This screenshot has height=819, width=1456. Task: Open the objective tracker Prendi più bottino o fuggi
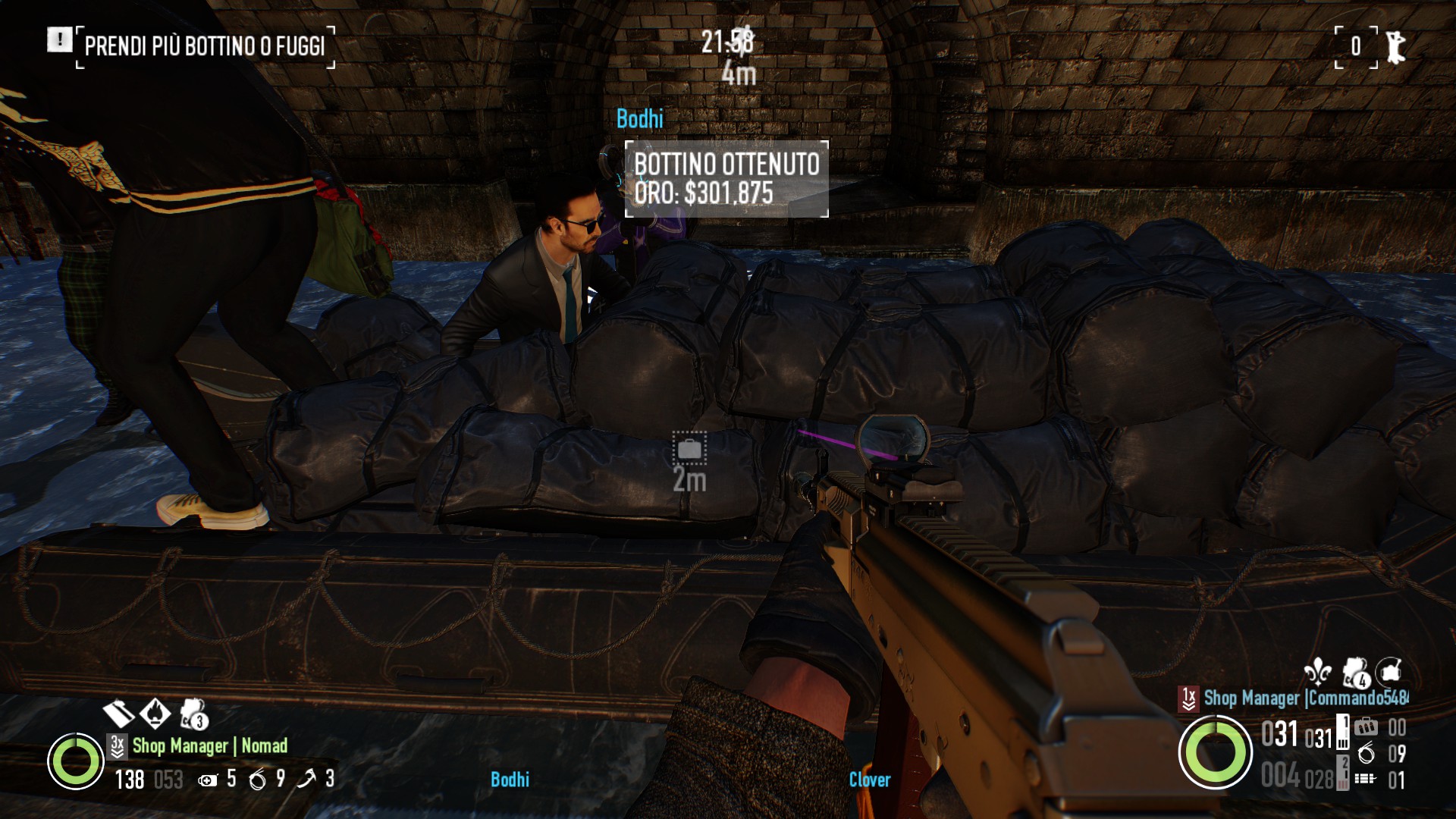(205, 46)
